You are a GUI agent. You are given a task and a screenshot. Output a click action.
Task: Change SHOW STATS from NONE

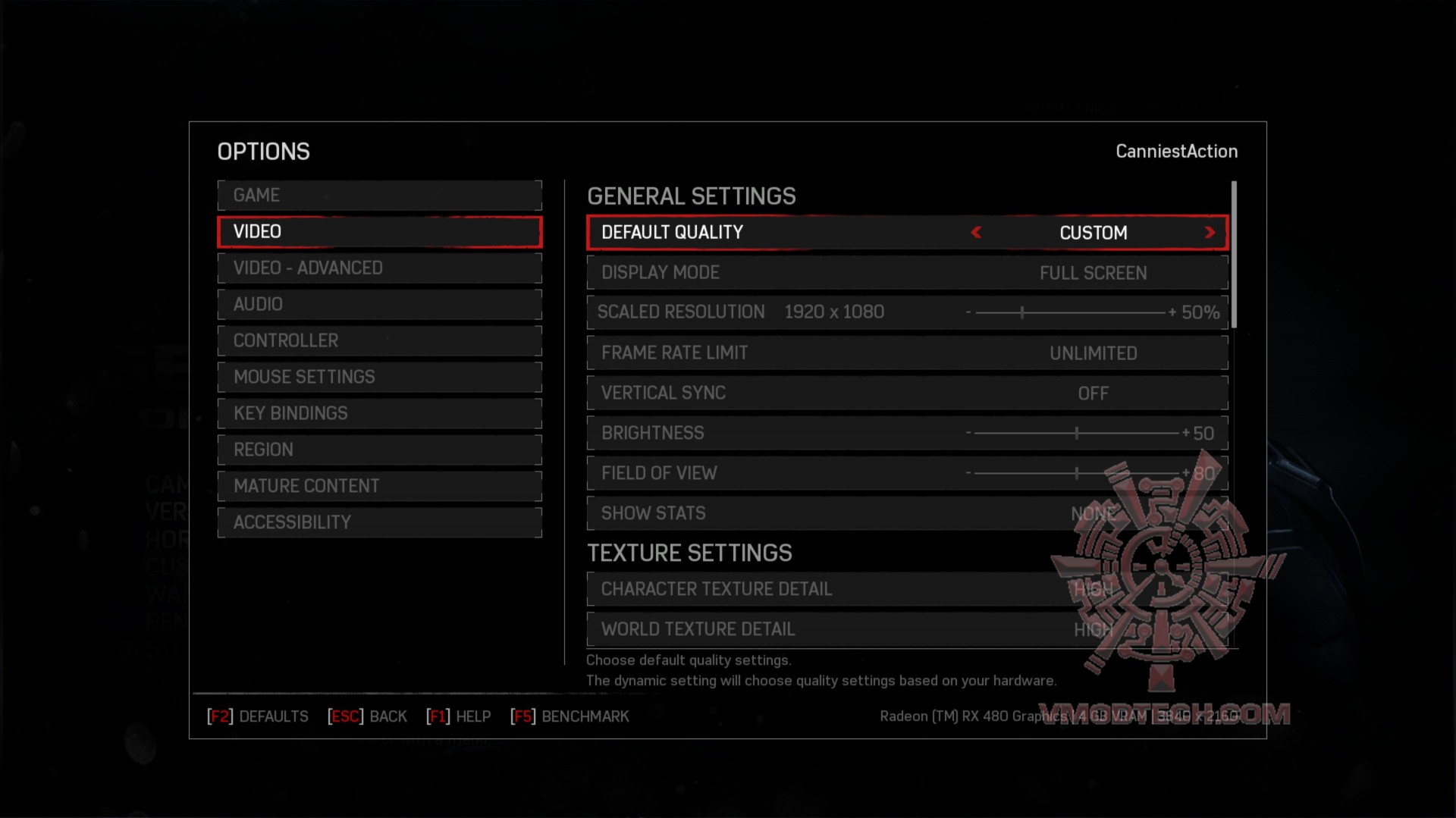click(x=907, y=513)
